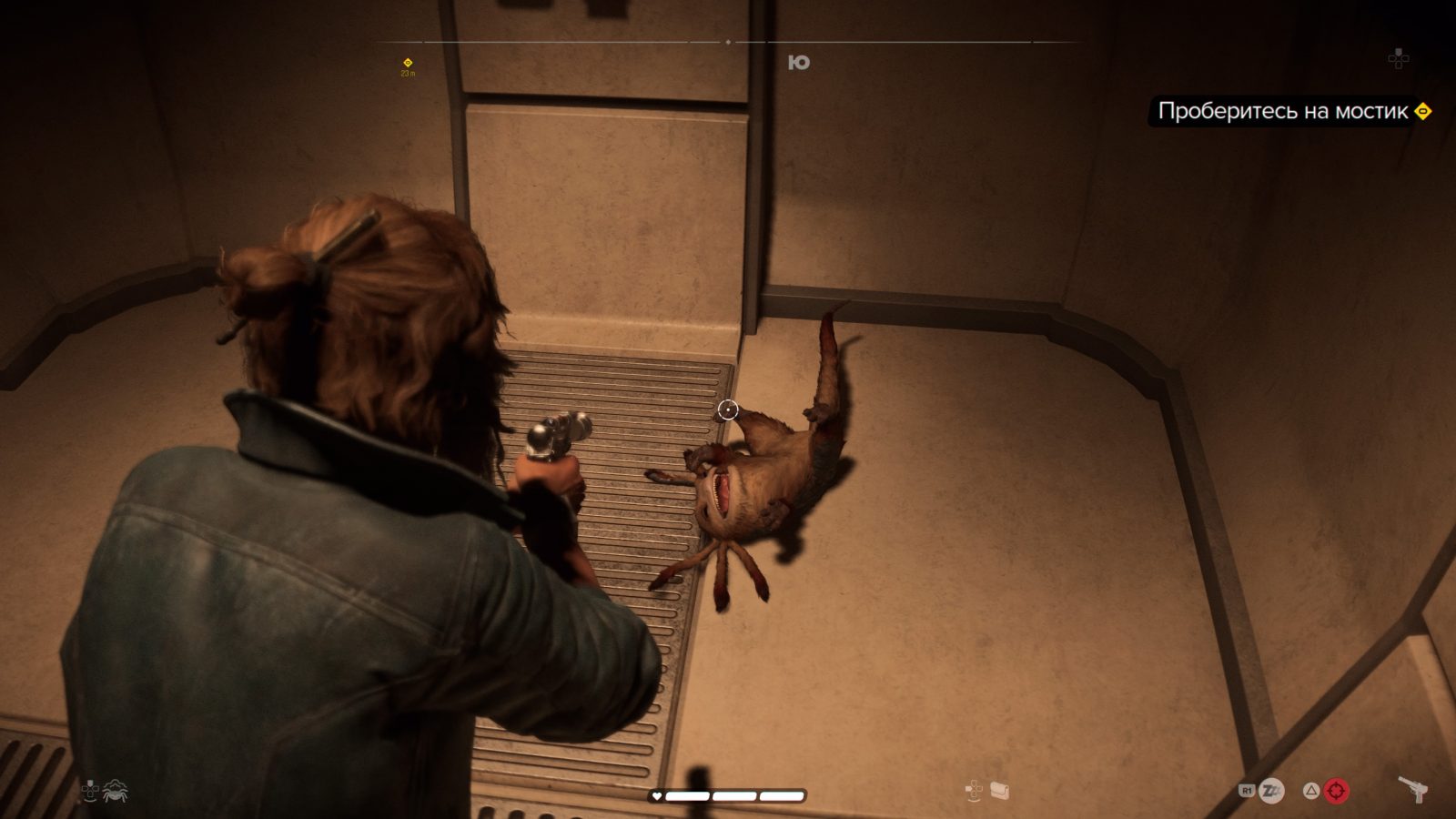Viewport: 1456px width, 819px height.
Task: Click the south 'Ю' compass heading
Action: (799, 62)
